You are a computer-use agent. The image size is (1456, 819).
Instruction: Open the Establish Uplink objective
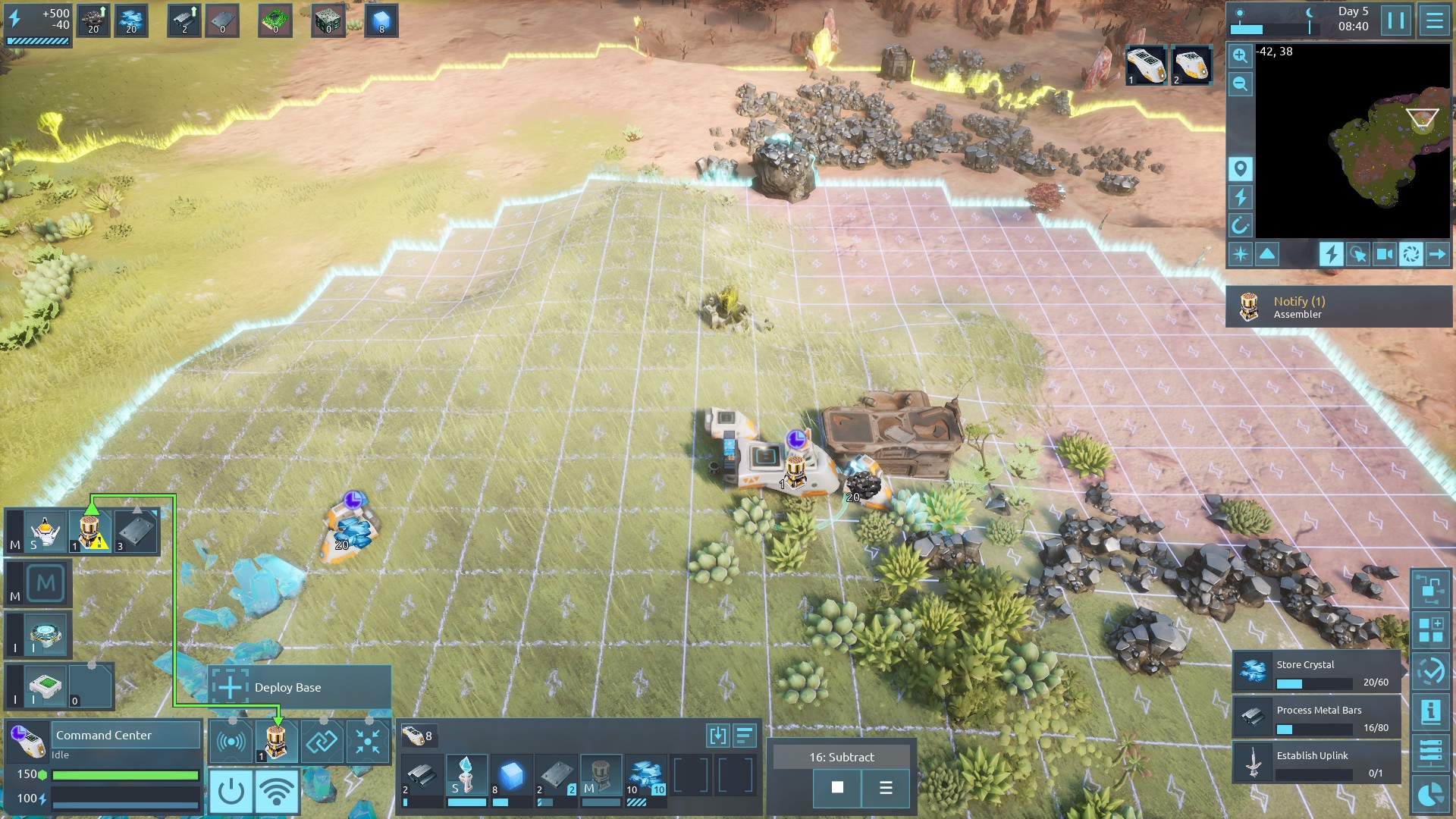point(1316,763)
